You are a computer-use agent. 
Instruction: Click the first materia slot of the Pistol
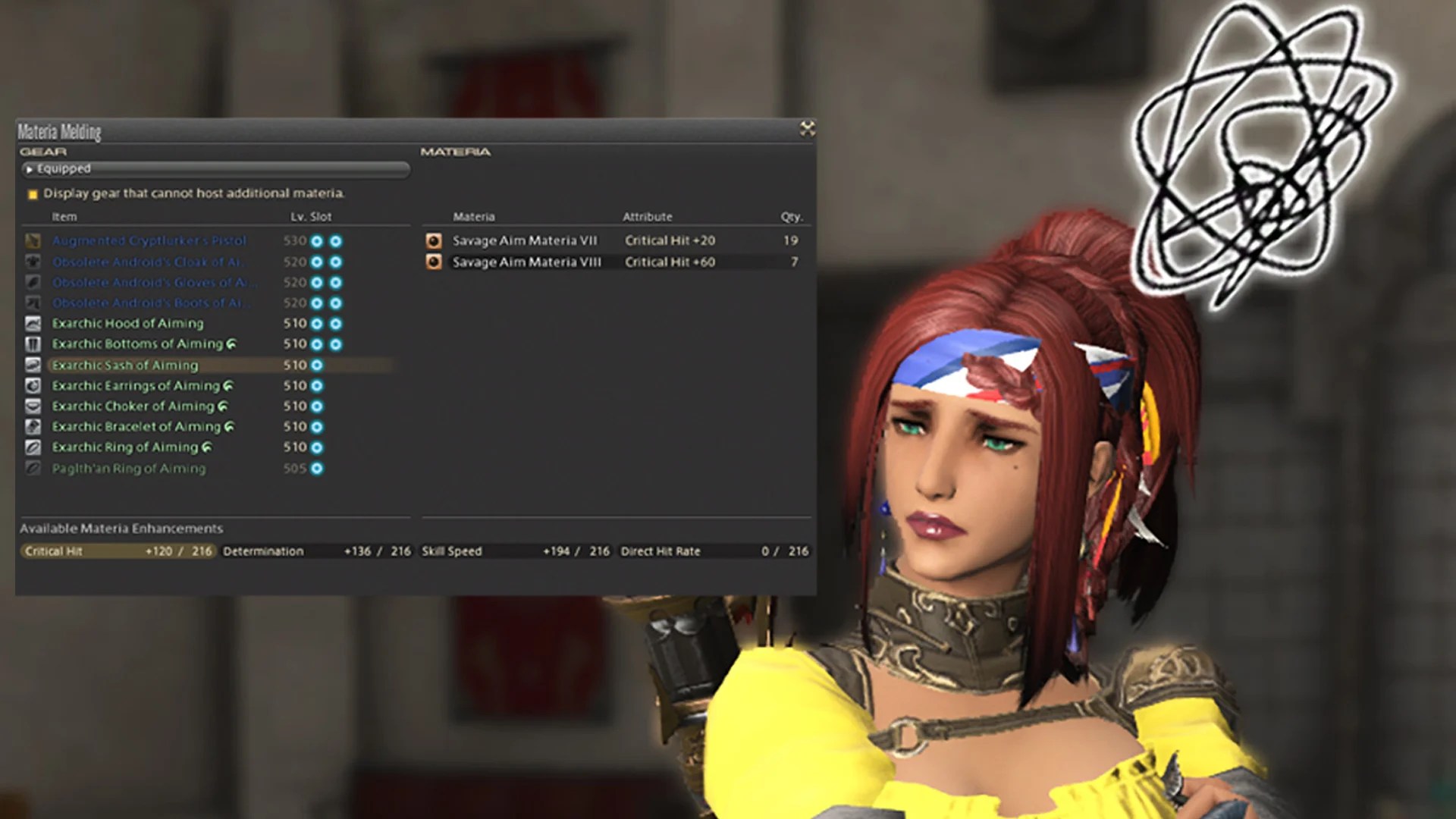pyautogui.click(x=318, y=241)
